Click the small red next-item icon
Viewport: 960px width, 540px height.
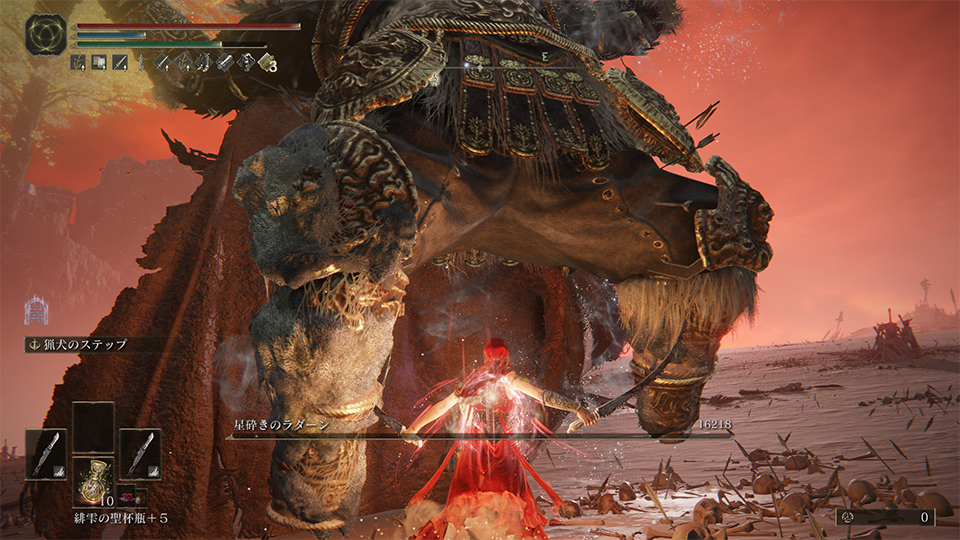tap(127, 497)
